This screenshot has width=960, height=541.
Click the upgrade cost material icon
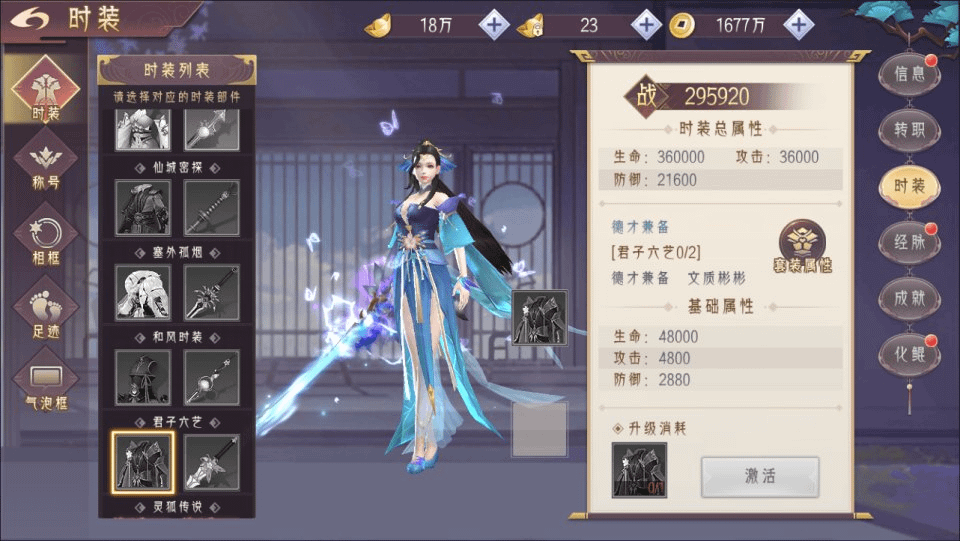(639, 470)
